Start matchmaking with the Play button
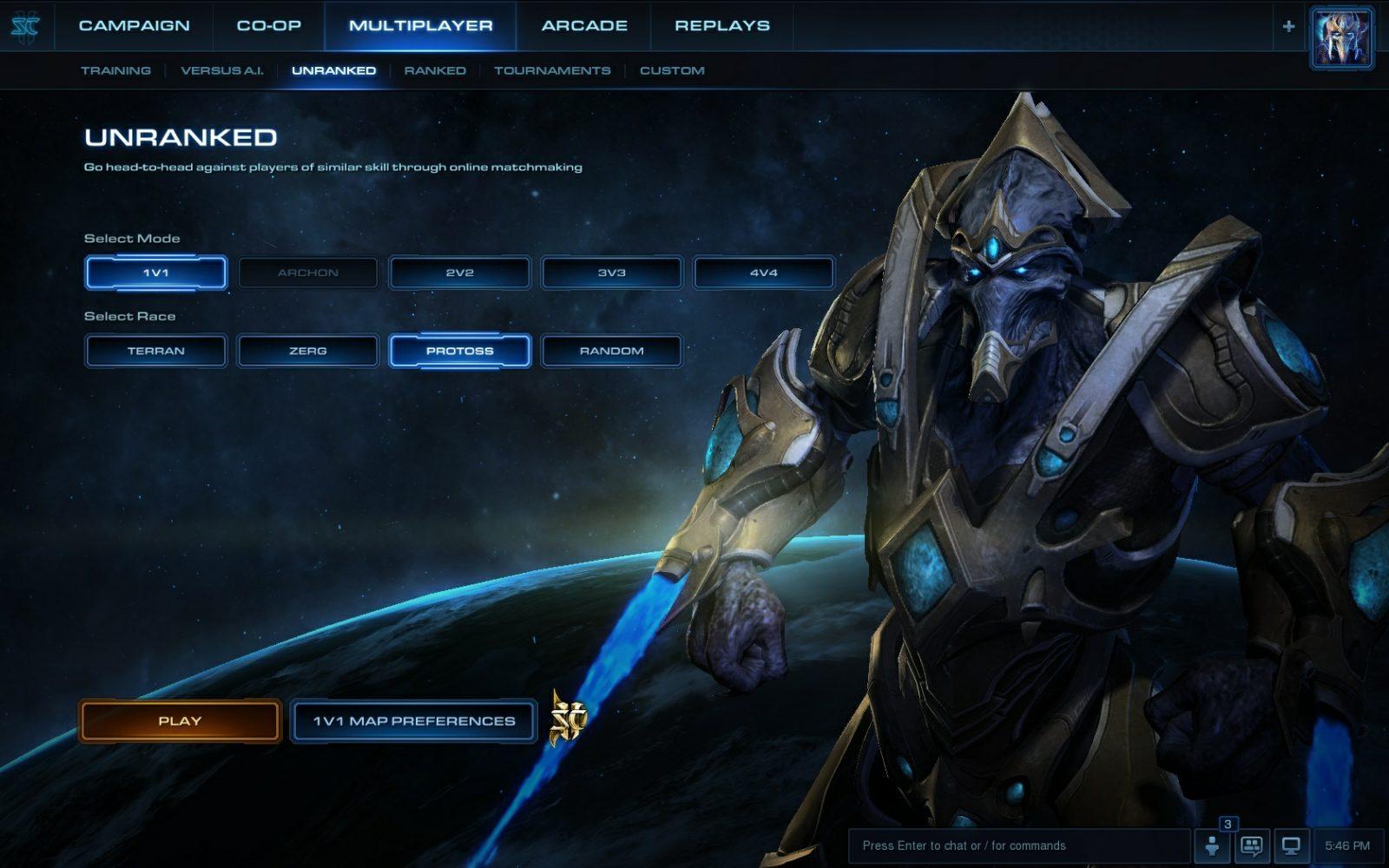 click(180, 720)
